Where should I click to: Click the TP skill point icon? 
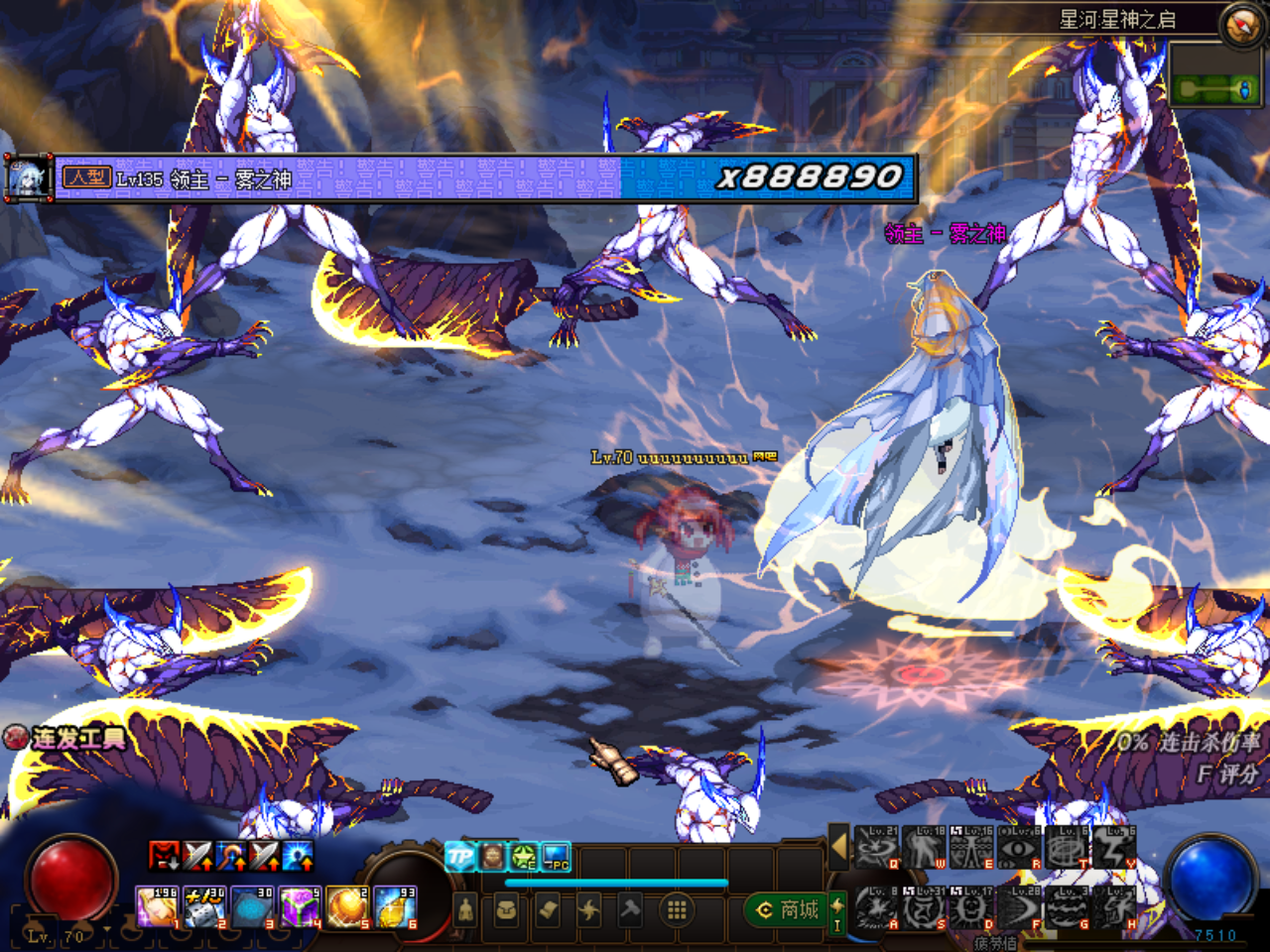pos(458,855)
